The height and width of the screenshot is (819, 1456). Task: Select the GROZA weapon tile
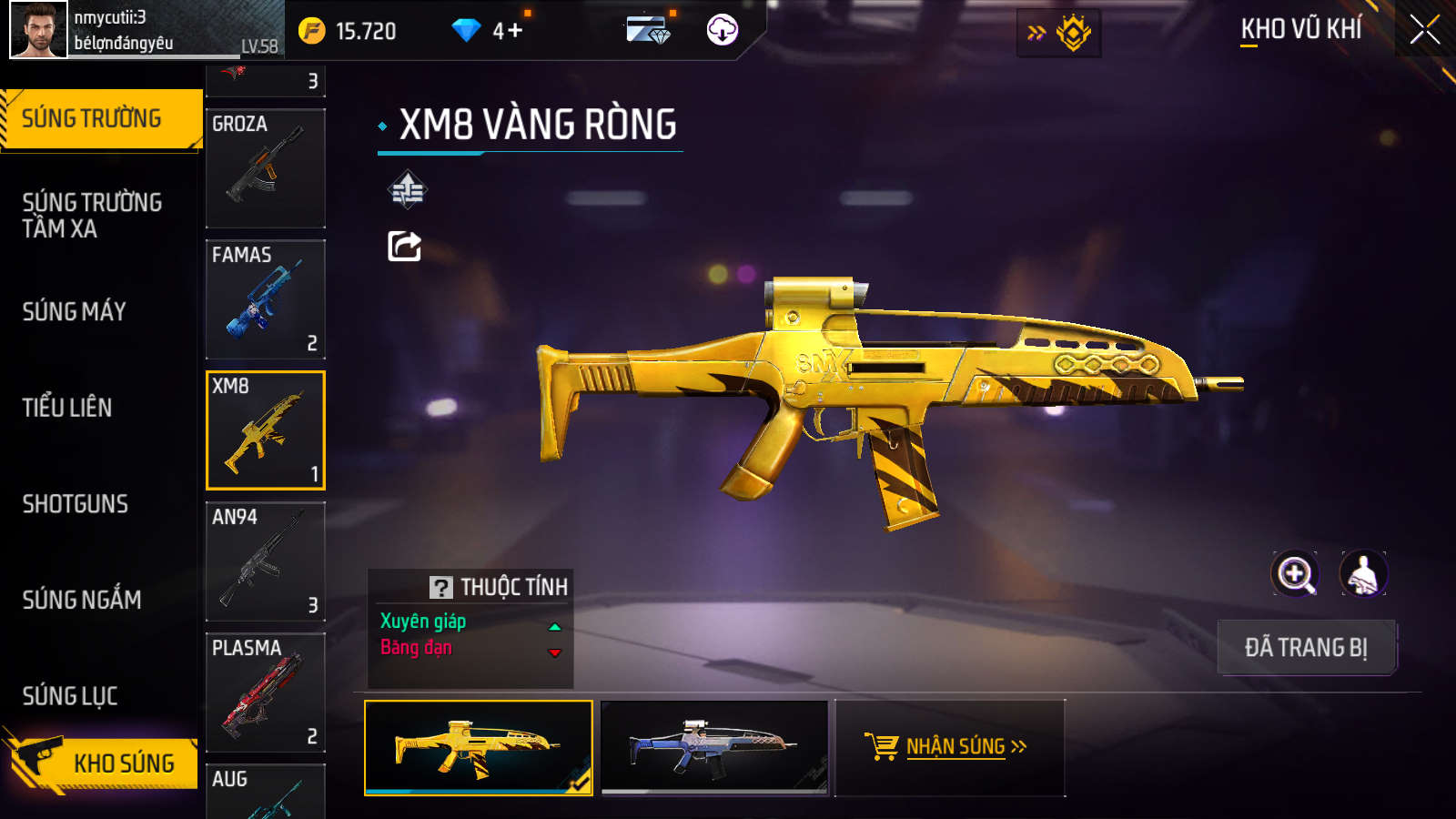click(266, 168)
